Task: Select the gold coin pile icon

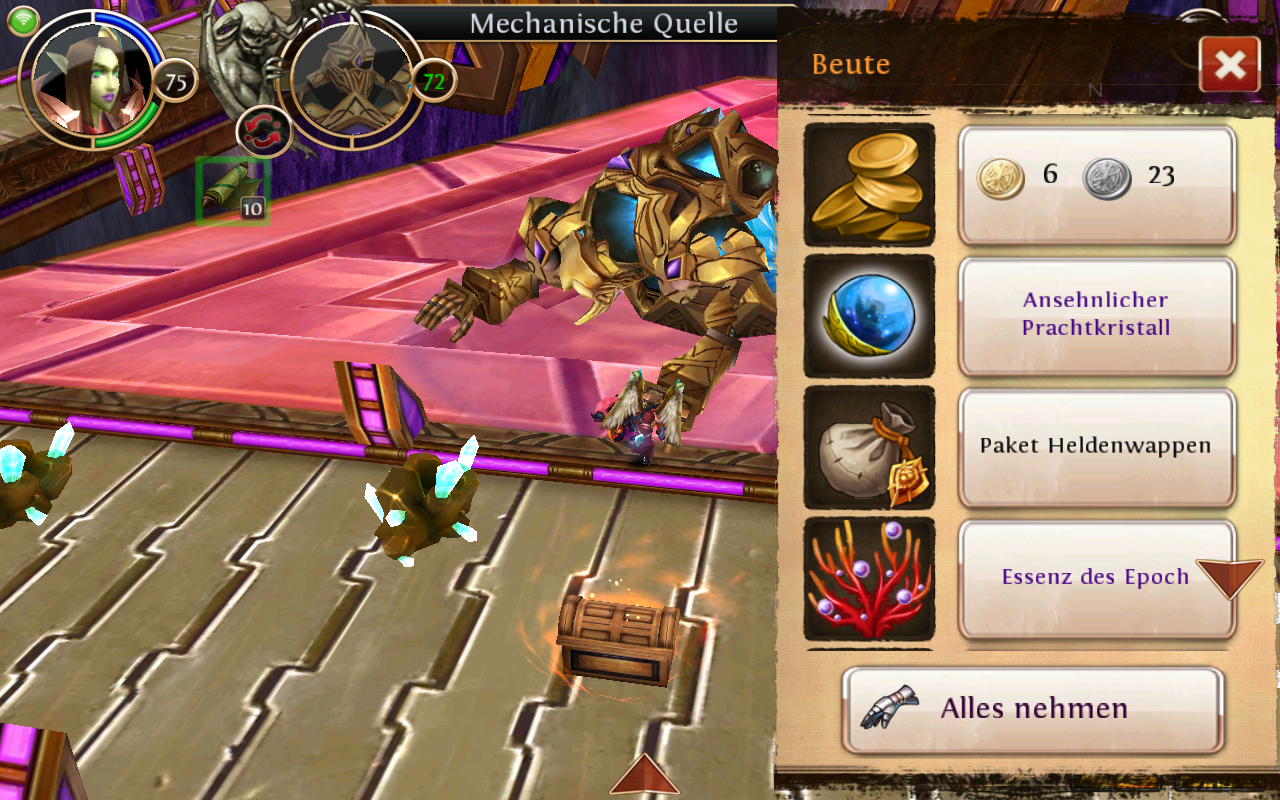Action: pos(869,184)
